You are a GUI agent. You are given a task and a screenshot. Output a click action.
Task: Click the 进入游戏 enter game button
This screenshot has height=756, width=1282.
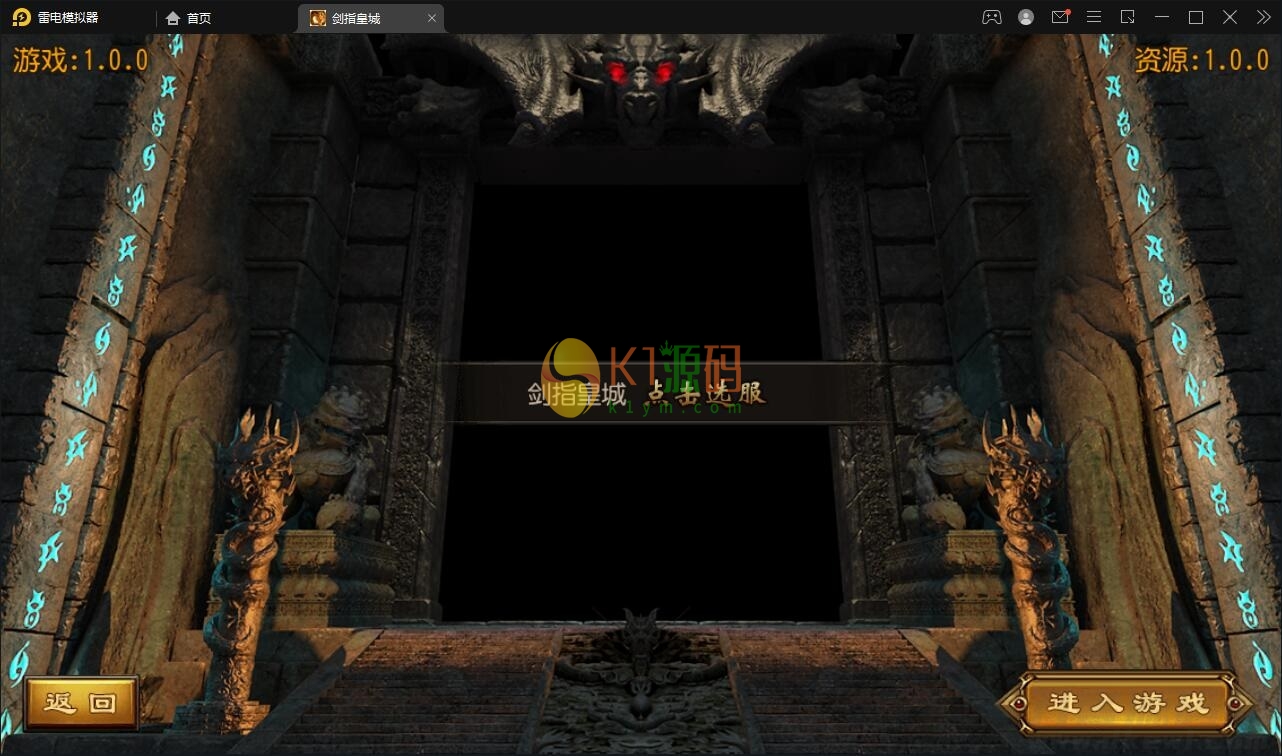pos(1127,703)
